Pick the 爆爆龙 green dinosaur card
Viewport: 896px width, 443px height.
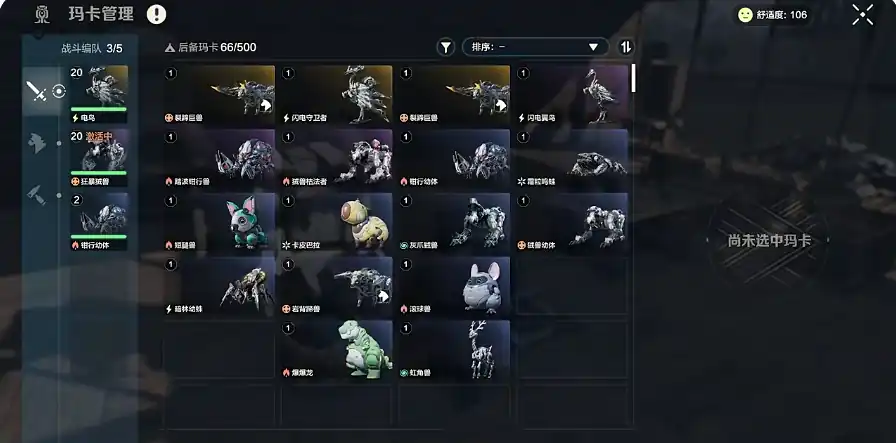(x=336, y=350)
